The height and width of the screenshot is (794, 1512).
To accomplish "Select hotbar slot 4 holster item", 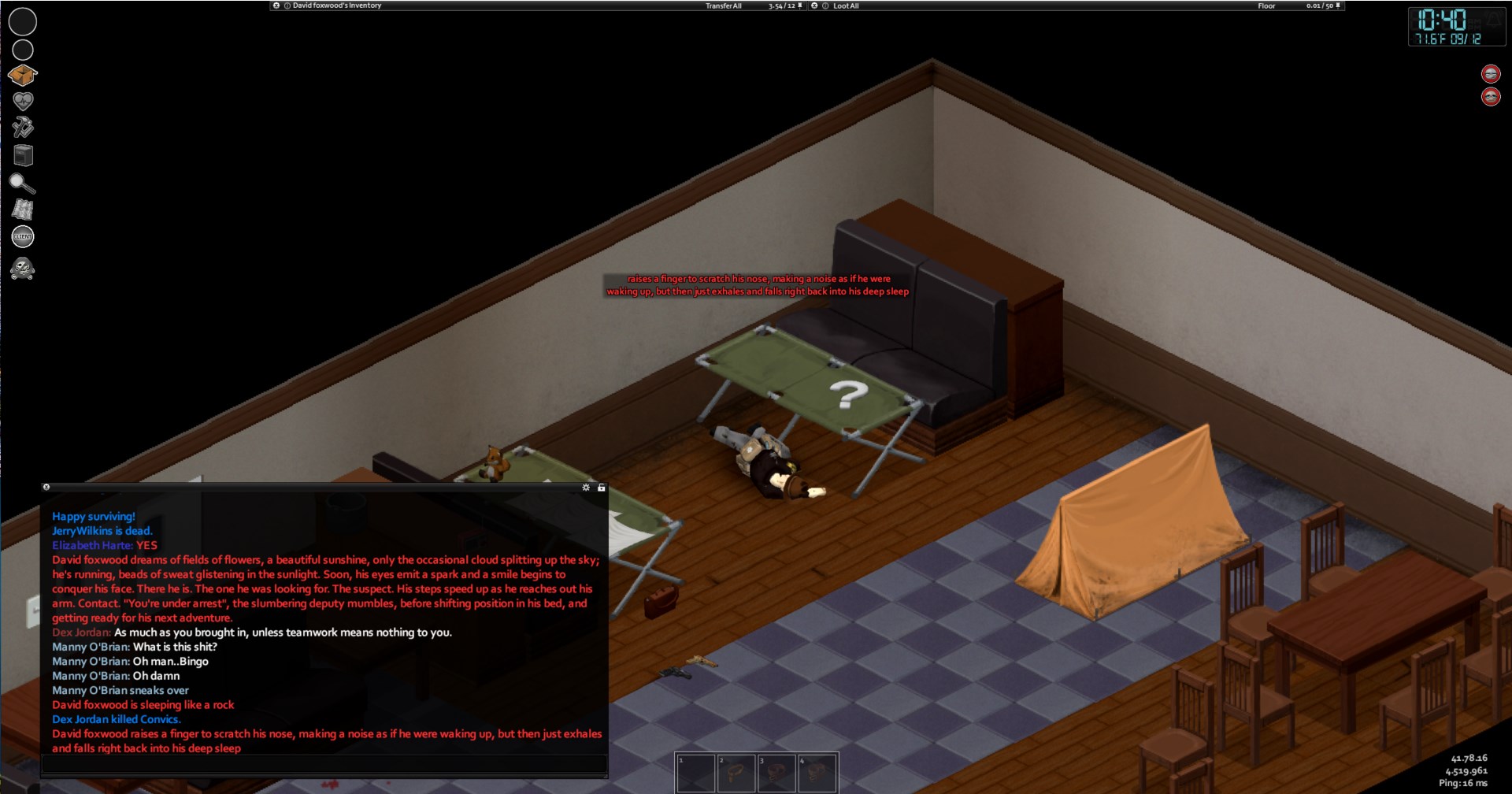I will click(x=817, y=773).
